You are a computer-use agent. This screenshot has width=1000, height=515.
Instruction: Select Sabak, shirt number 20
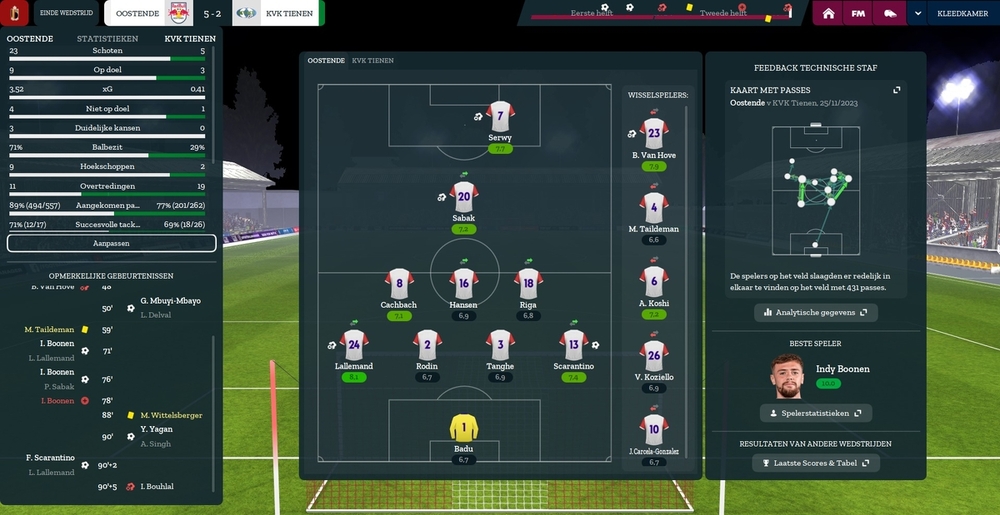463,198
